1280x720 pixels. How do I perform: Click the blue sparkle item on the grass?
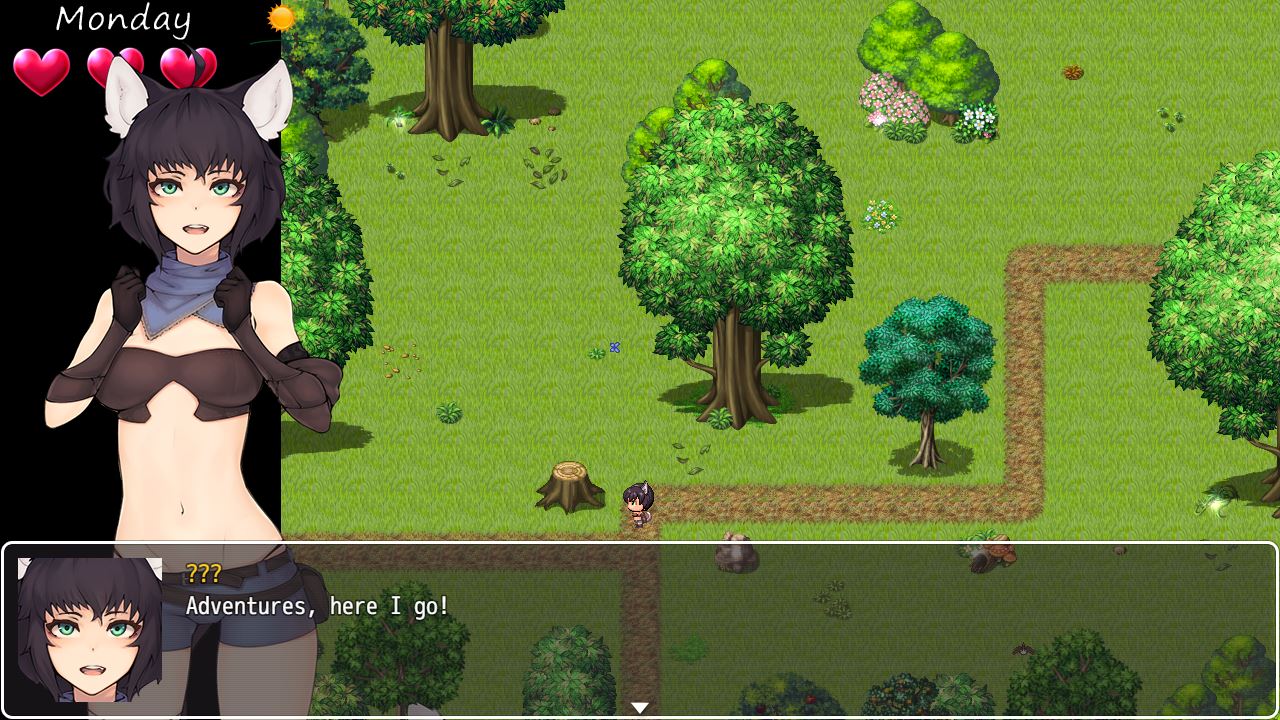(x=614, y=348)
